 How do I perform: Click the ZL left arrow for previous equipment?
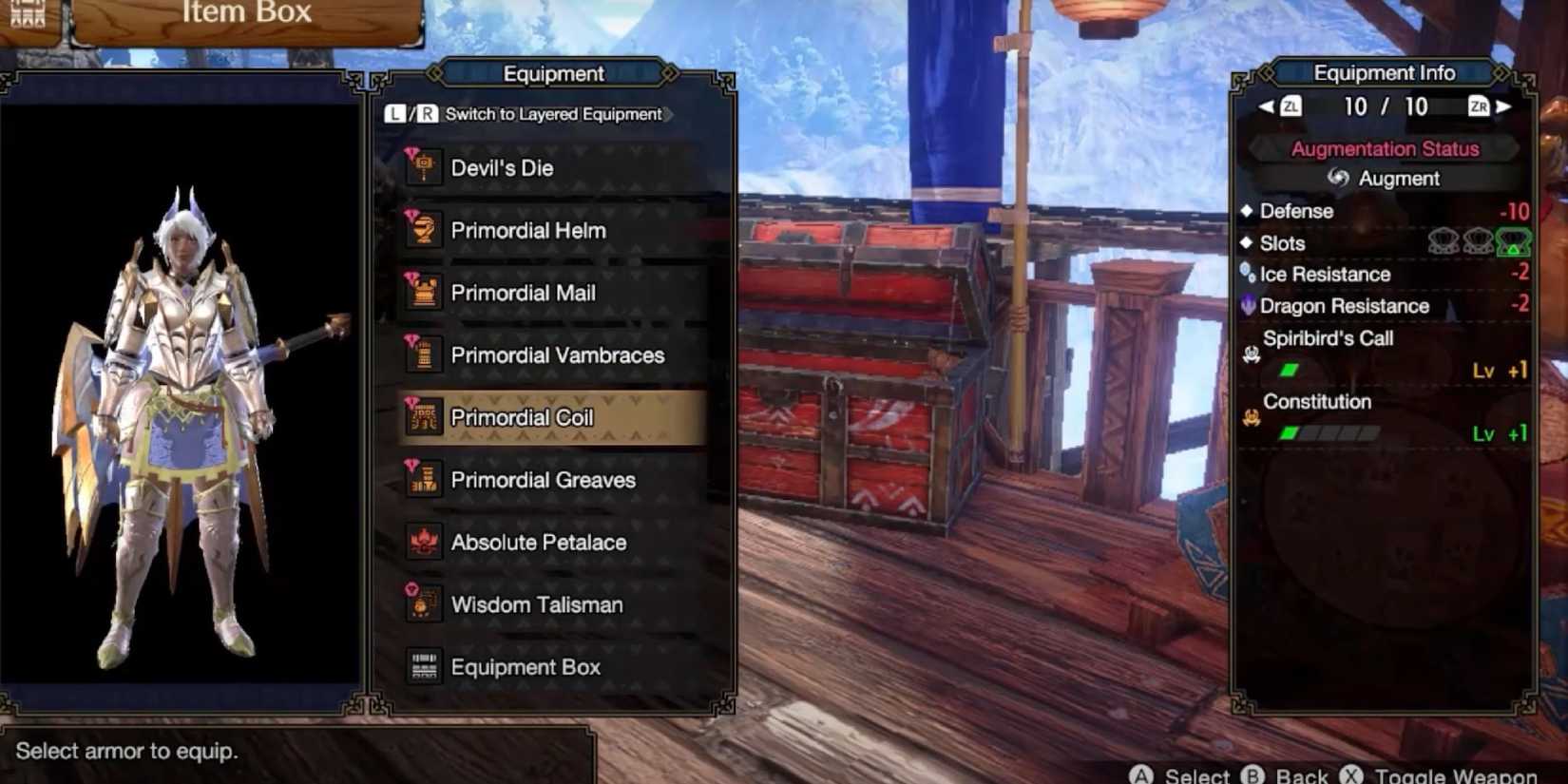tap(1264, 107)
